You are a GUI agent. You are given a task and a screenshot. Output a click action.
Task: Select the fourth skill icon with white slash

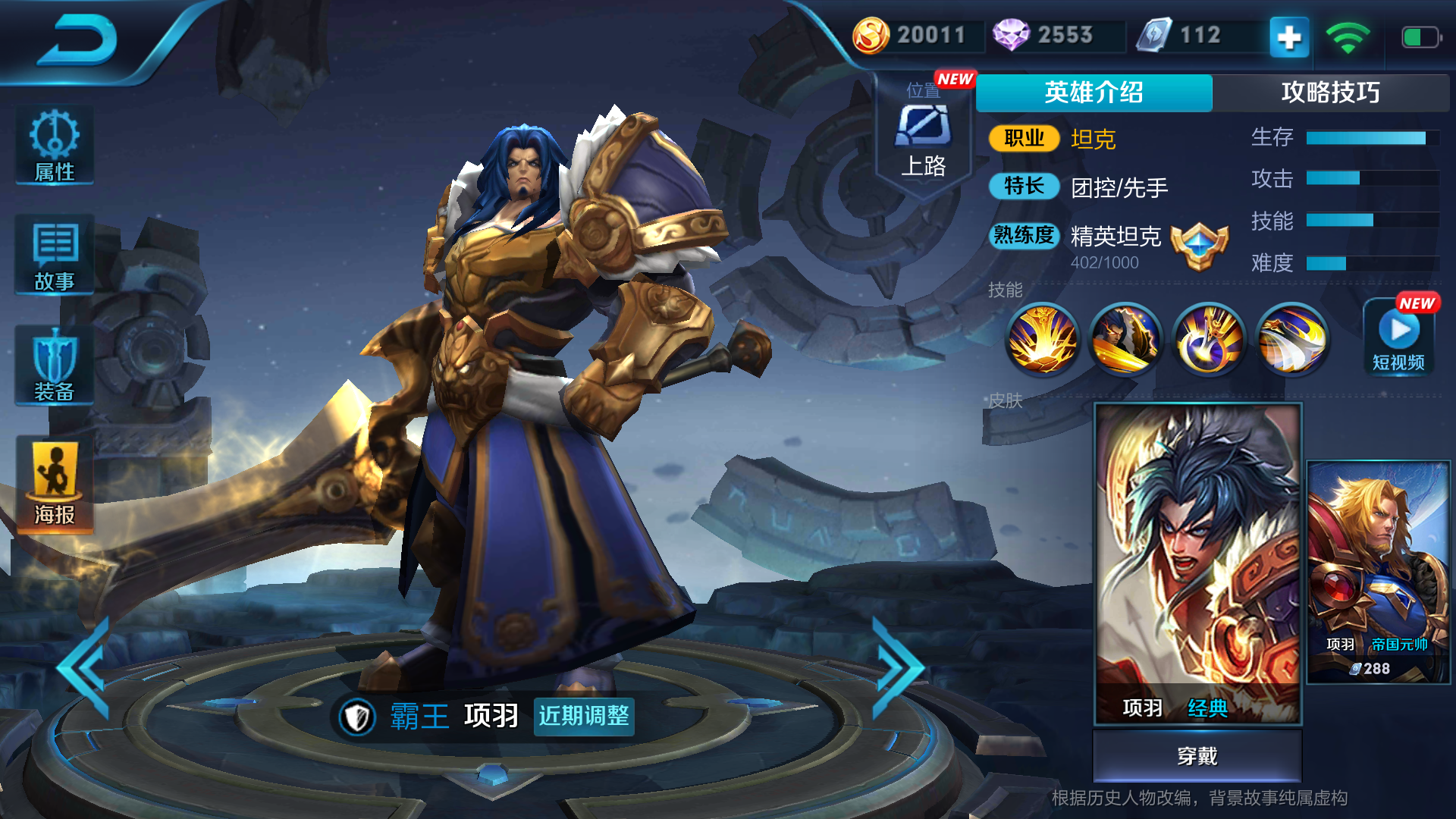1292,340
